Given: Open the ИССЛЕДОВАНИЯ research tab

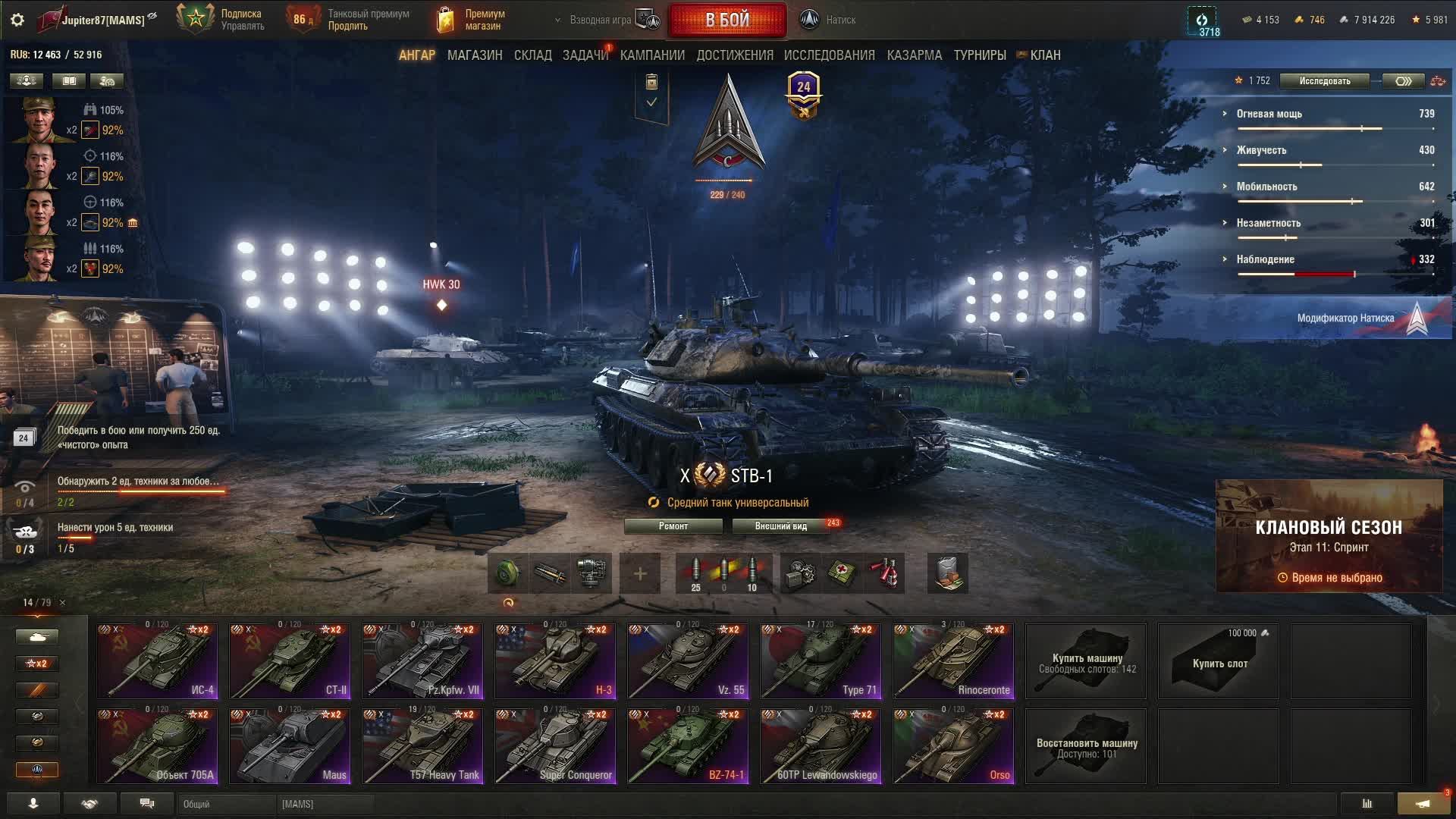Looking at the screenshot, I should pos(829,55).
